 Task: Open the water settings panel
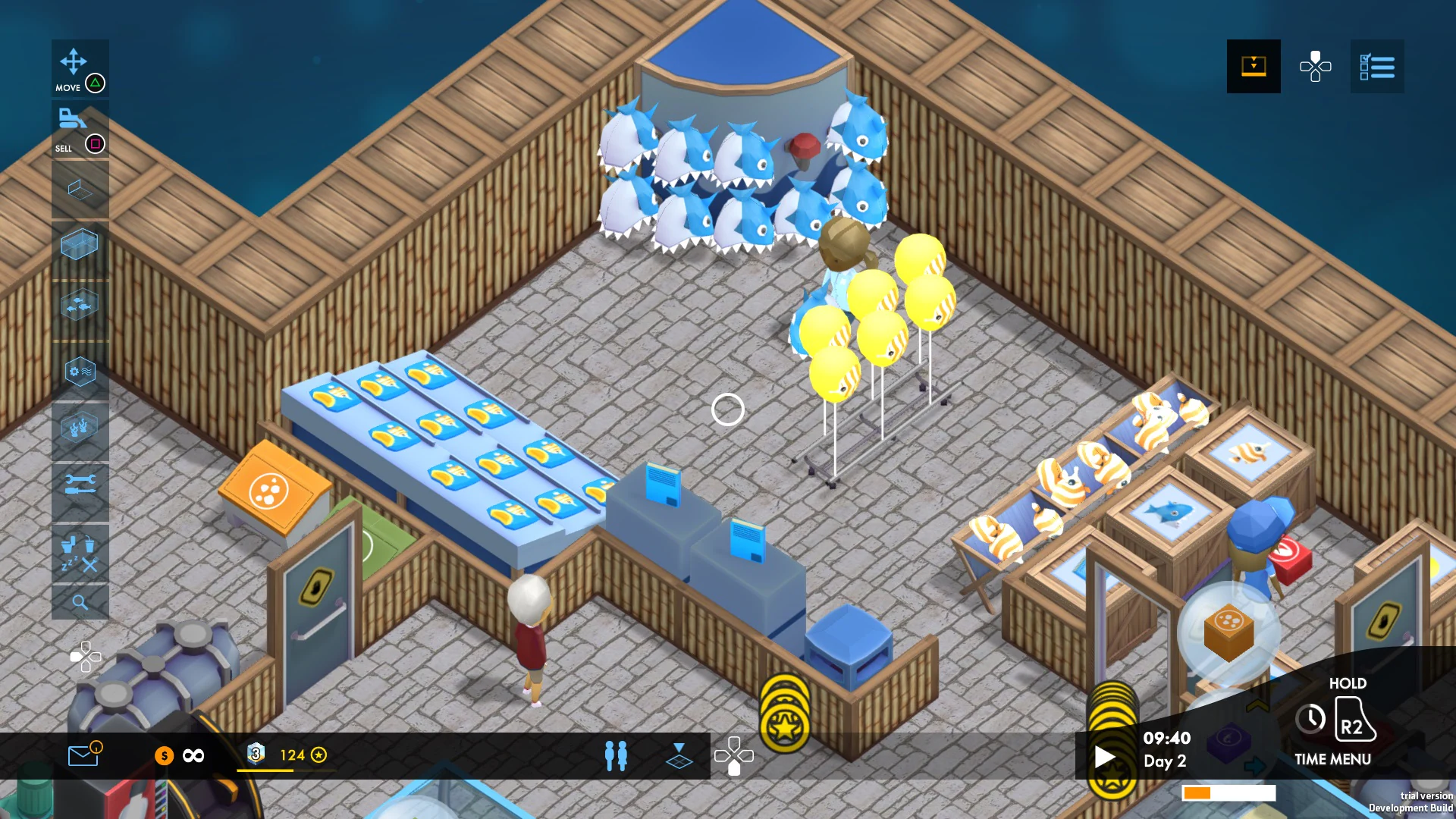[x=80, y=372]
